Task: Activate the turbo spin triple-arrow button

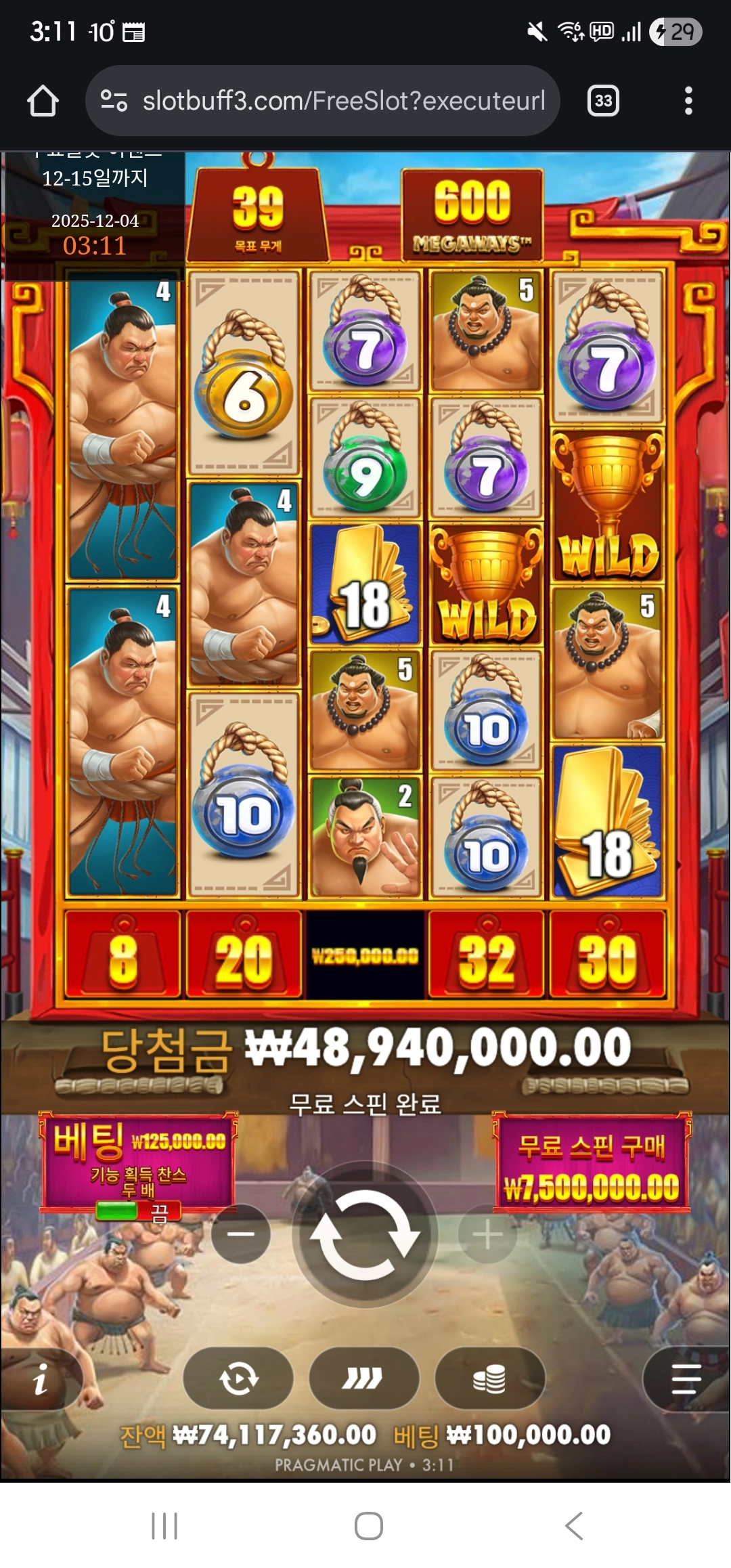Action: coord(363,1378)
